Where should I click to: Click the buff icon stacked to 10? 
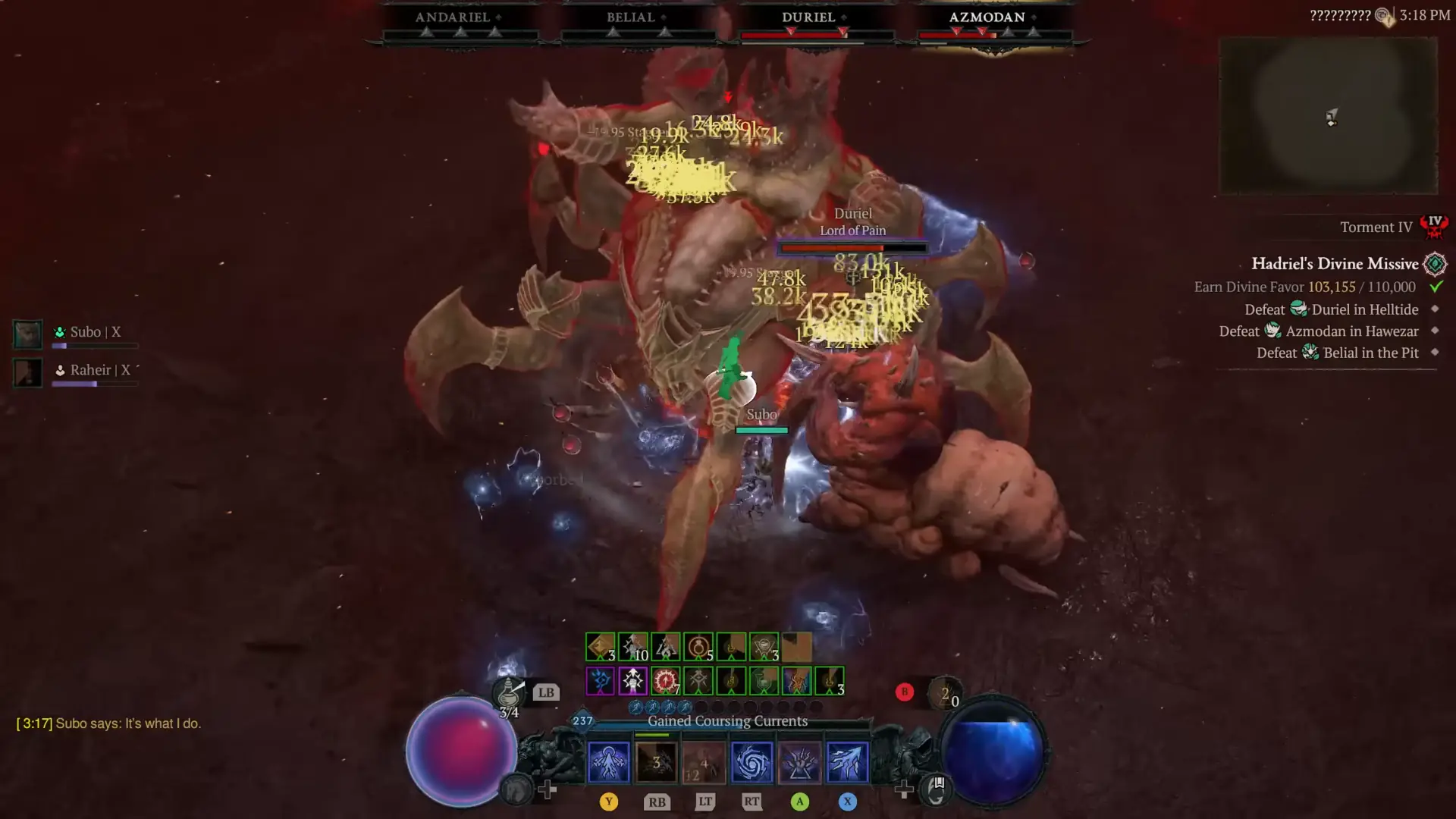pos(632,647)
